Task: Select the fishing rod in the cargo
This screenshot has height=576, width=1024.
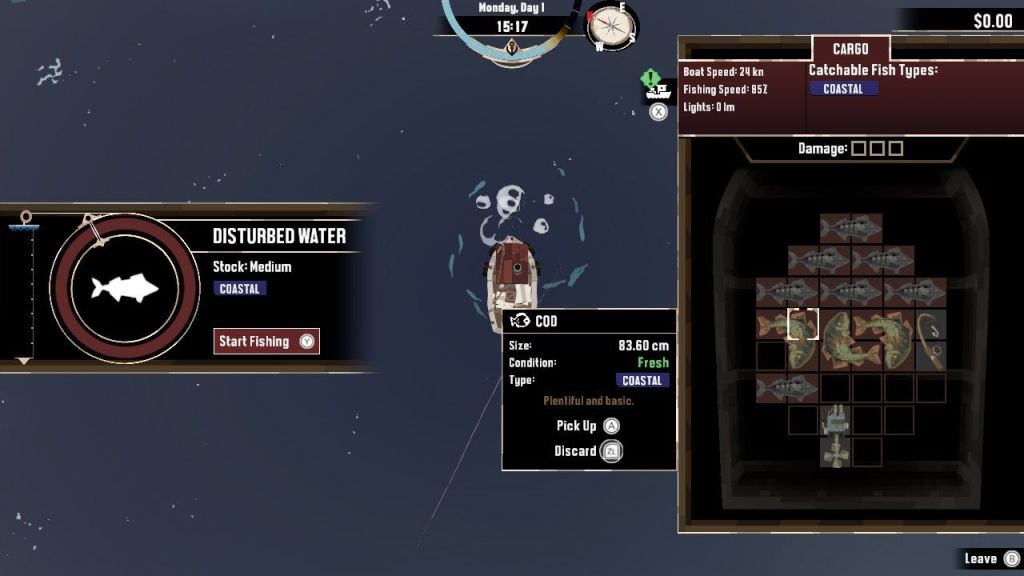Action: click(931, 340)
